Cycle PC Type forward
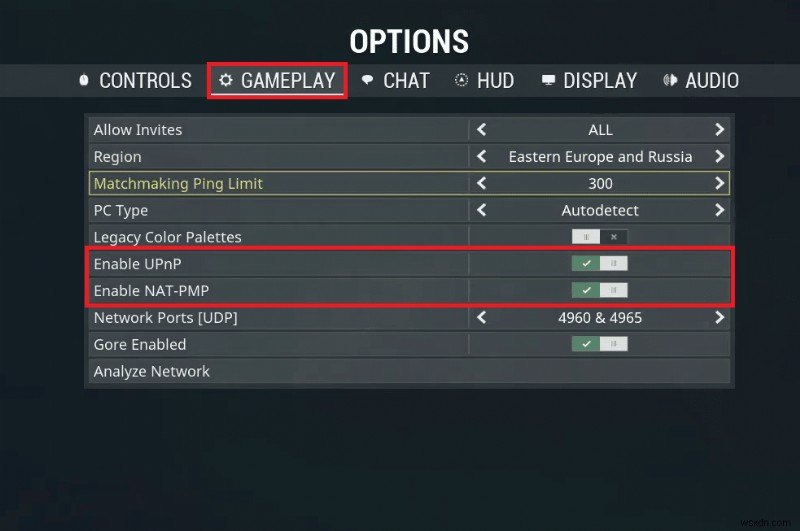Image resolution: width=800 pixels, height=531 pixels. coord(719,211)
